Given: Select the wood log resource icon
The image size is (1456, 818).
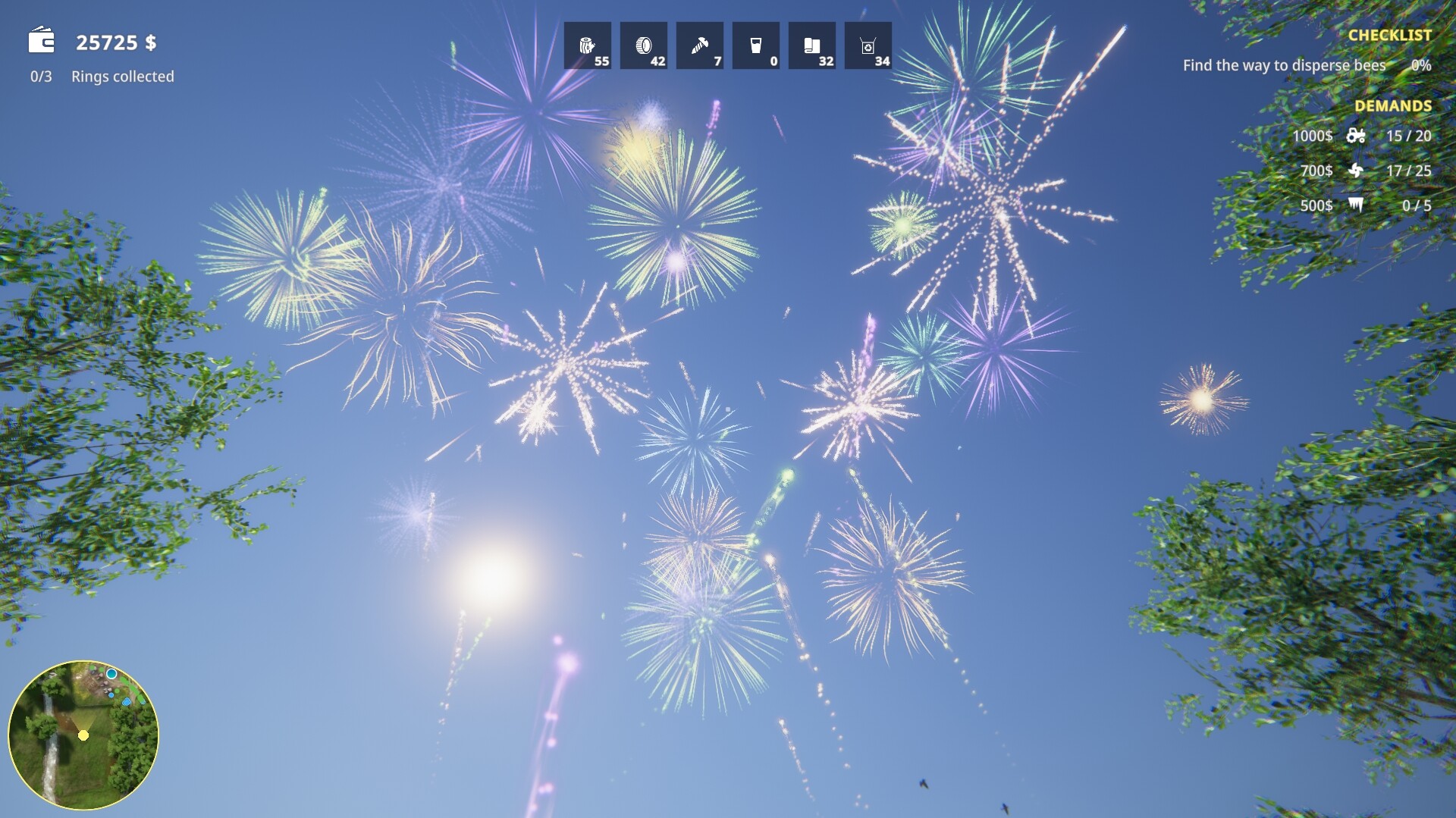Looking at the screenshot, I should 588,45.
